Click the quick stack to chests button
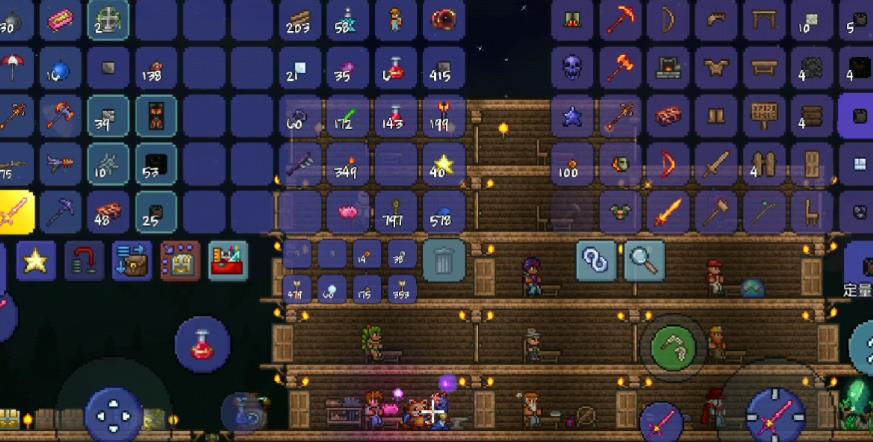873x442 pixels. (x=132, y=261)
